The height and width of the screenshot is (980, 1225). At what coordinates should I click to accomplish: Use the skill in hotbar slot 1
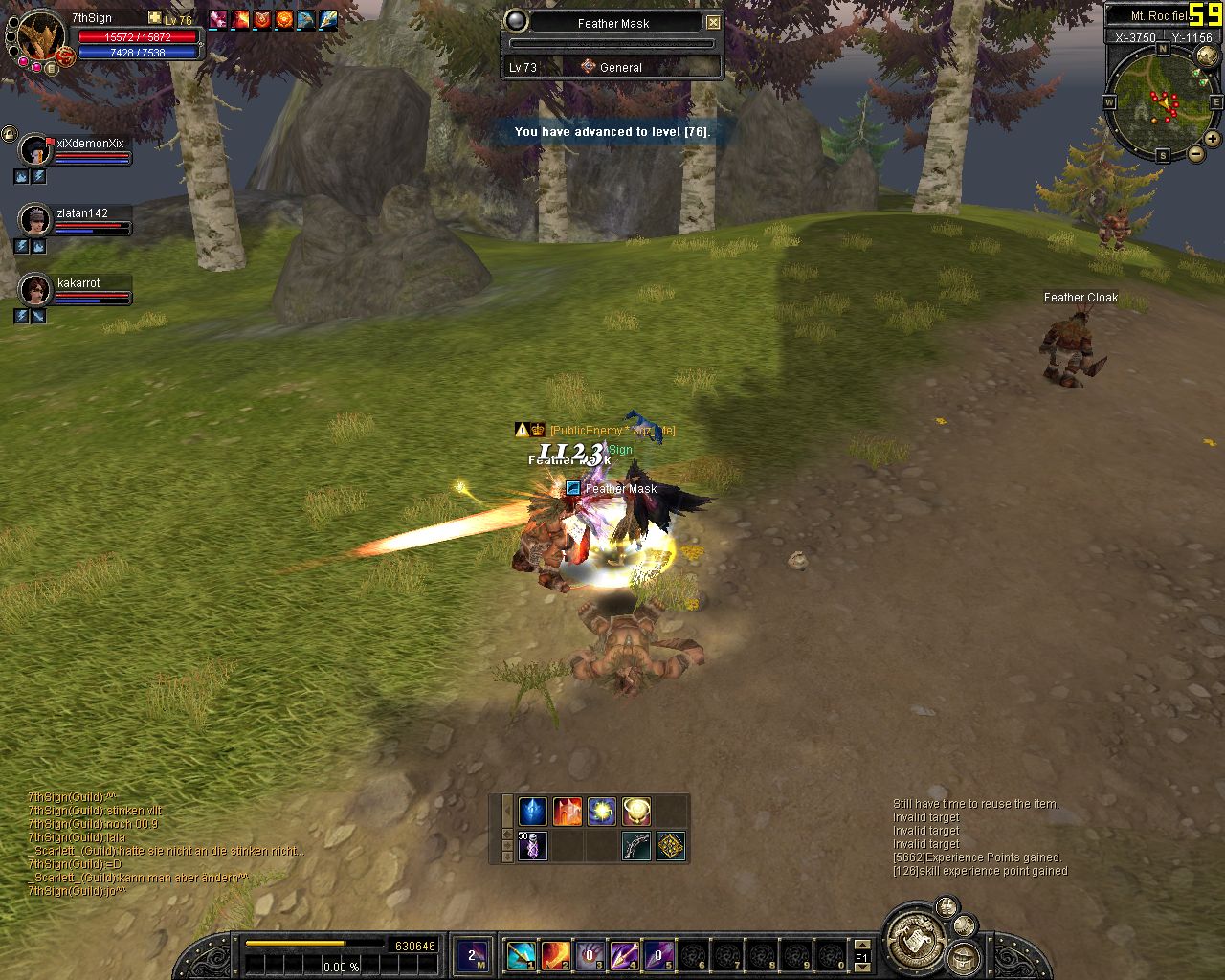pyautogui.click(x=521, y=954)
